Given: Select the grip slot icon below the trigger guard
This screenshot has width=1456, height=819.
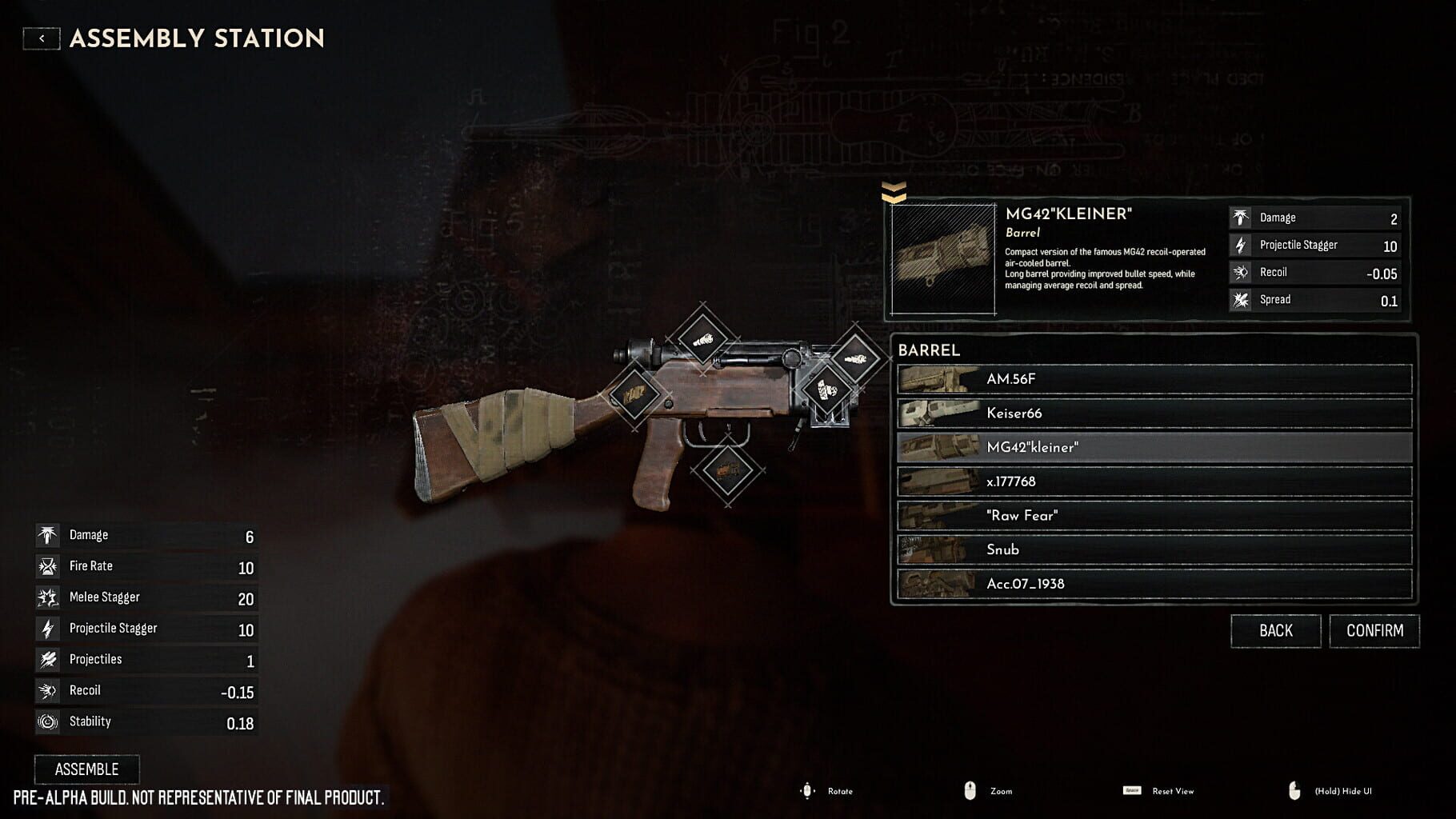Looking at the screenshot, I should pos(730,472).
